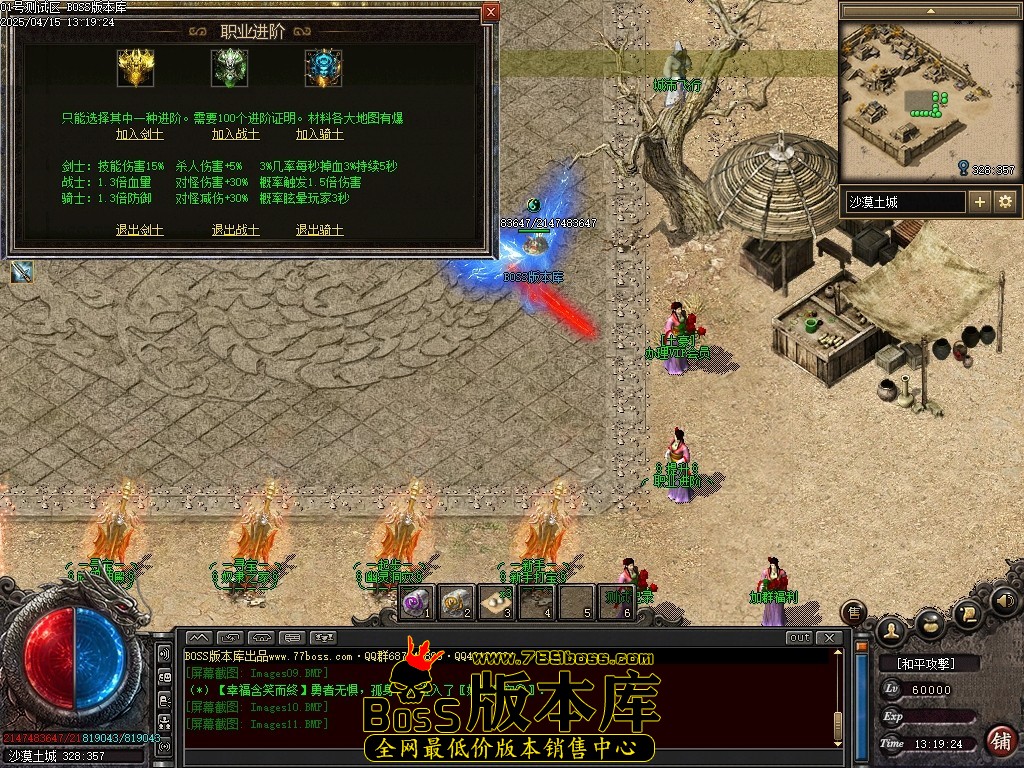The width and height of the screenshot is (1024, 768).
Task: Choose 退出战士 to leave Warrior
Action: [x=236, y=230]
